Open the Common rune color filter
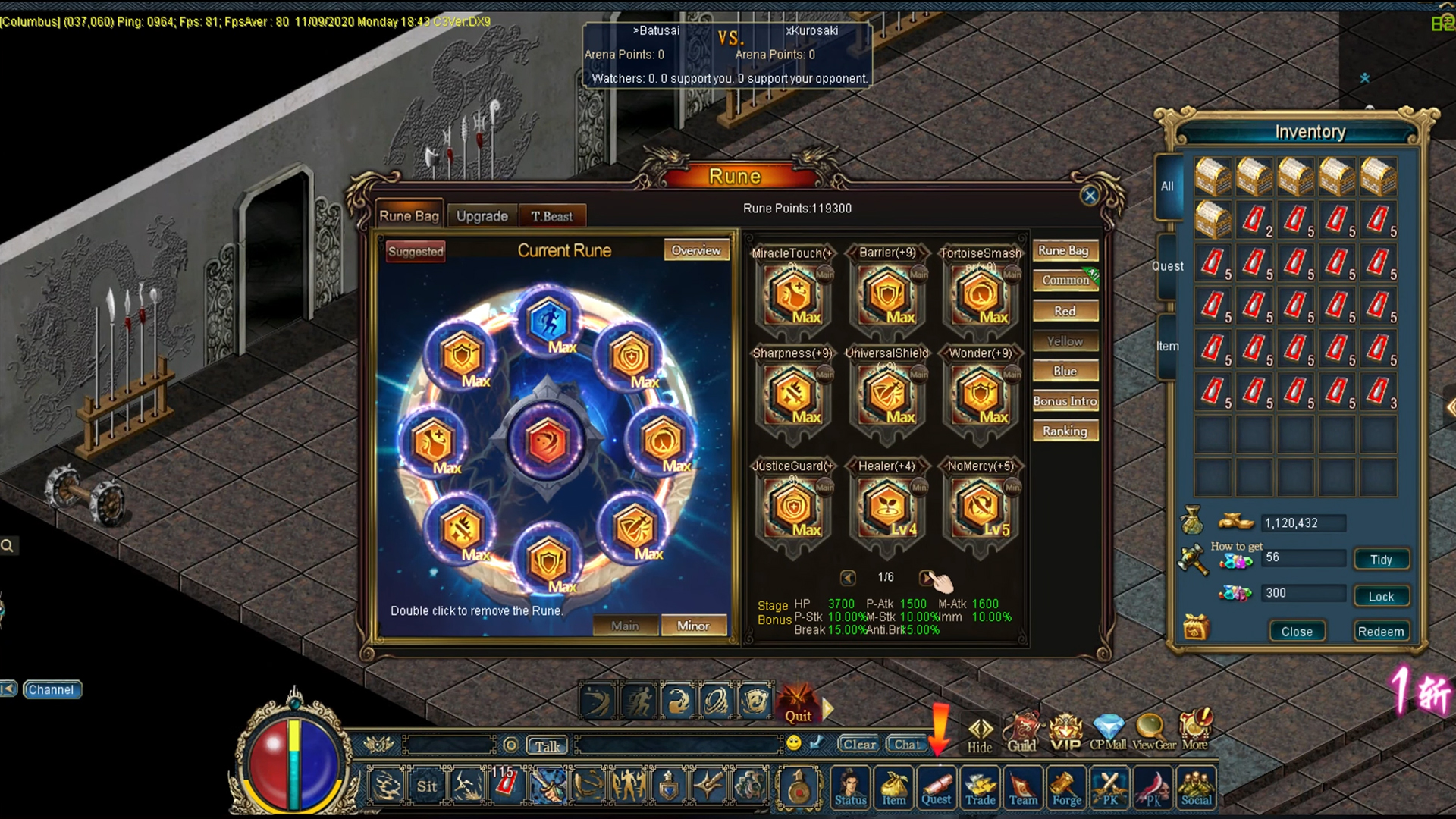The width and height of the screenshot is (1456, 819). pos(1065,280)
